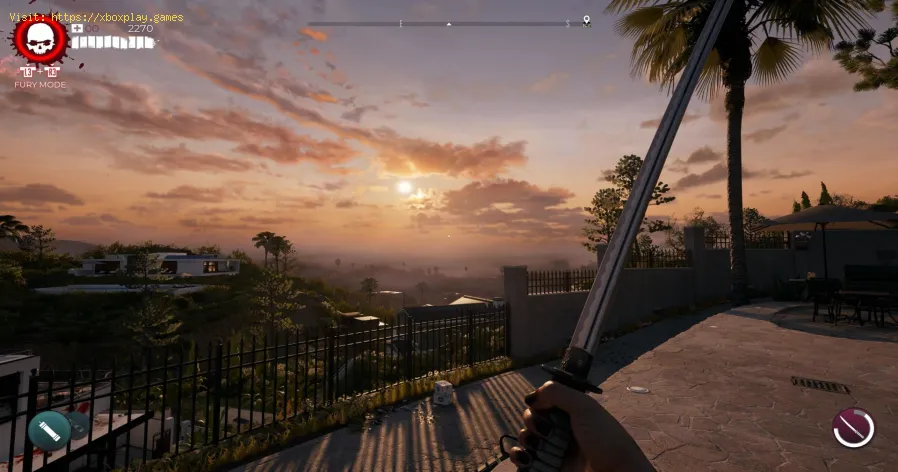Image resolution: width=898 pixels, height=472 pixels.
Task: Choose the dimmed second curveball icon
Action: (77, 424)
